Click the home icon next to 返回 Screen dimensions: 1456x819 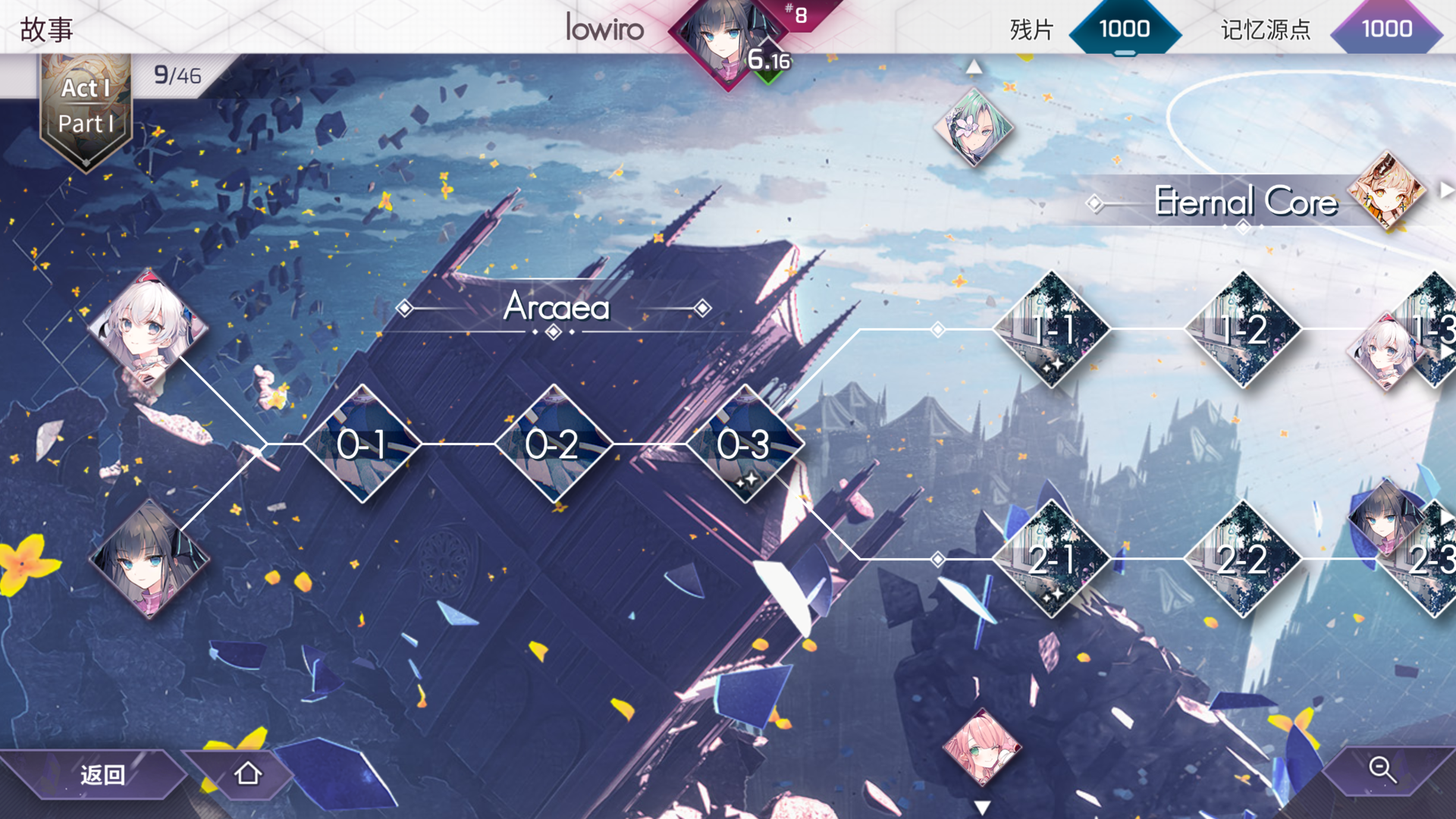(247, 774)
